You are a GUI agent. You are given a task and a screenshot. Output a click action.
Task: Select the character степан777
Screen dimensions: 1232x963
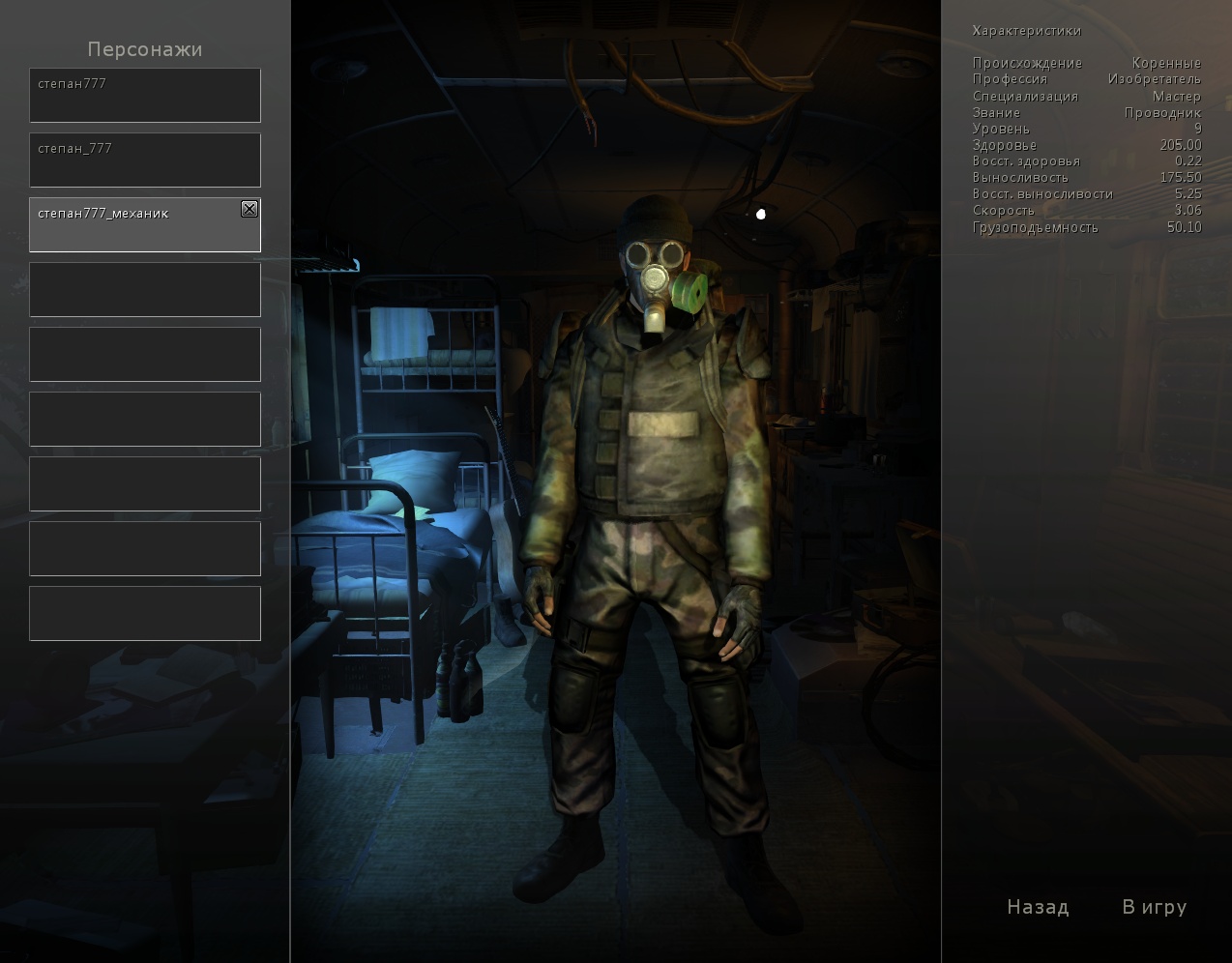point(144,95)
